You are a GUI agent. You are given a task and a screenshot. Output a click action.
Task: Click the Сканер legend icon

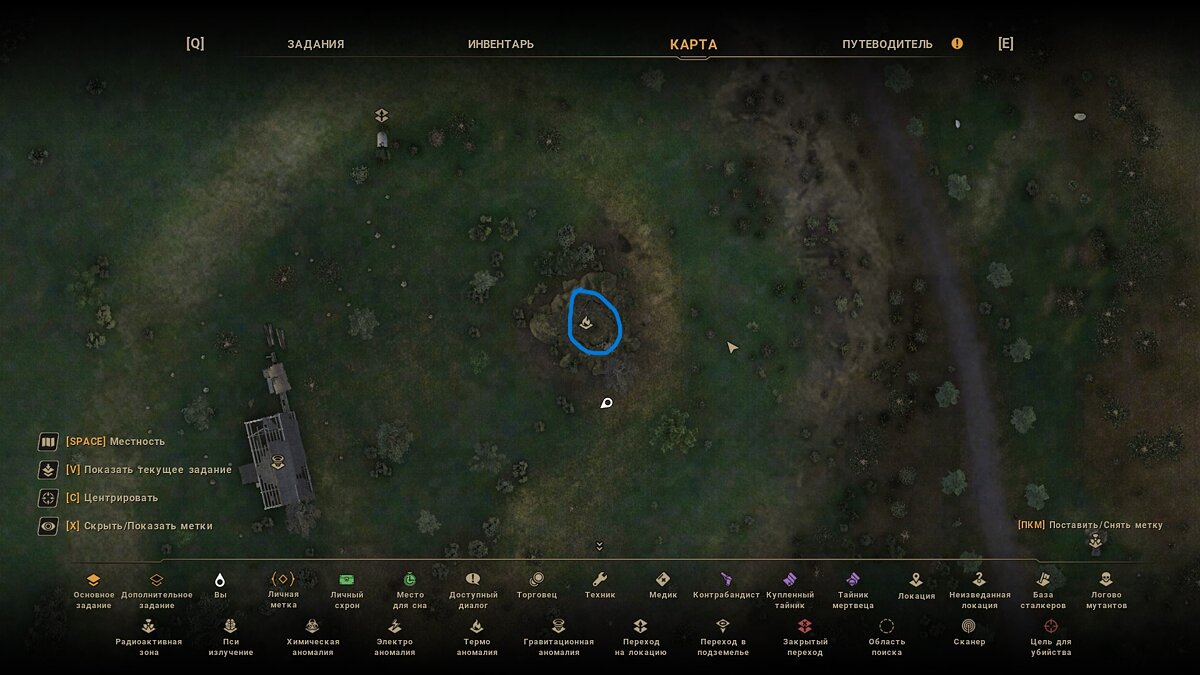tap(968, 626)
